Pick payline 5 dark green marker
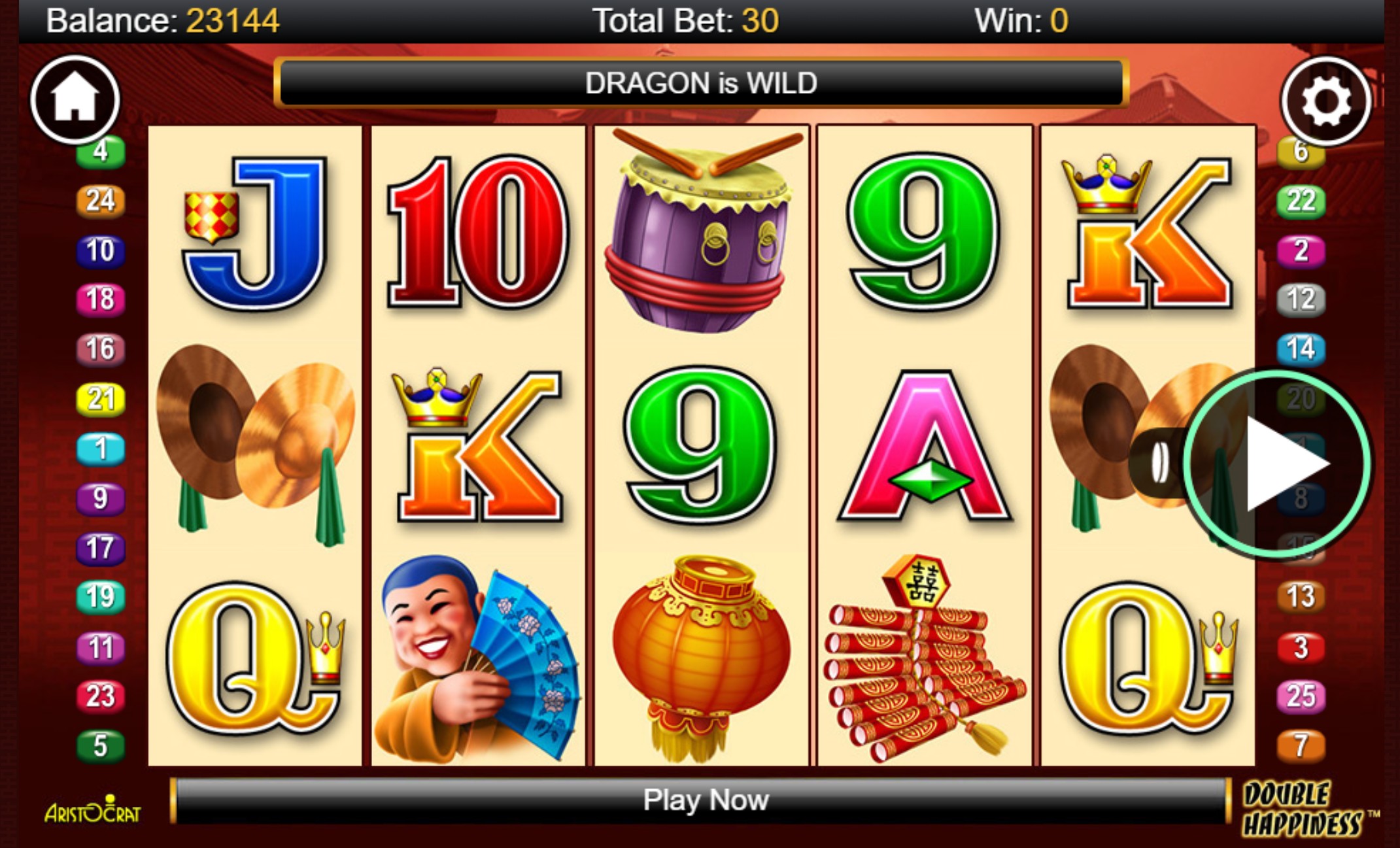Screen dimensions: 1400x848 point(100,745)
